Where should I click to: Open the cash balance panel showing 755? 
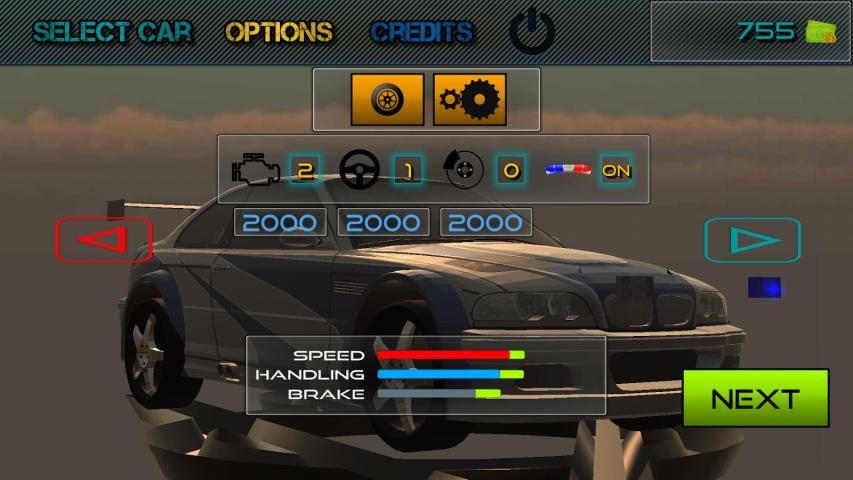750,32
